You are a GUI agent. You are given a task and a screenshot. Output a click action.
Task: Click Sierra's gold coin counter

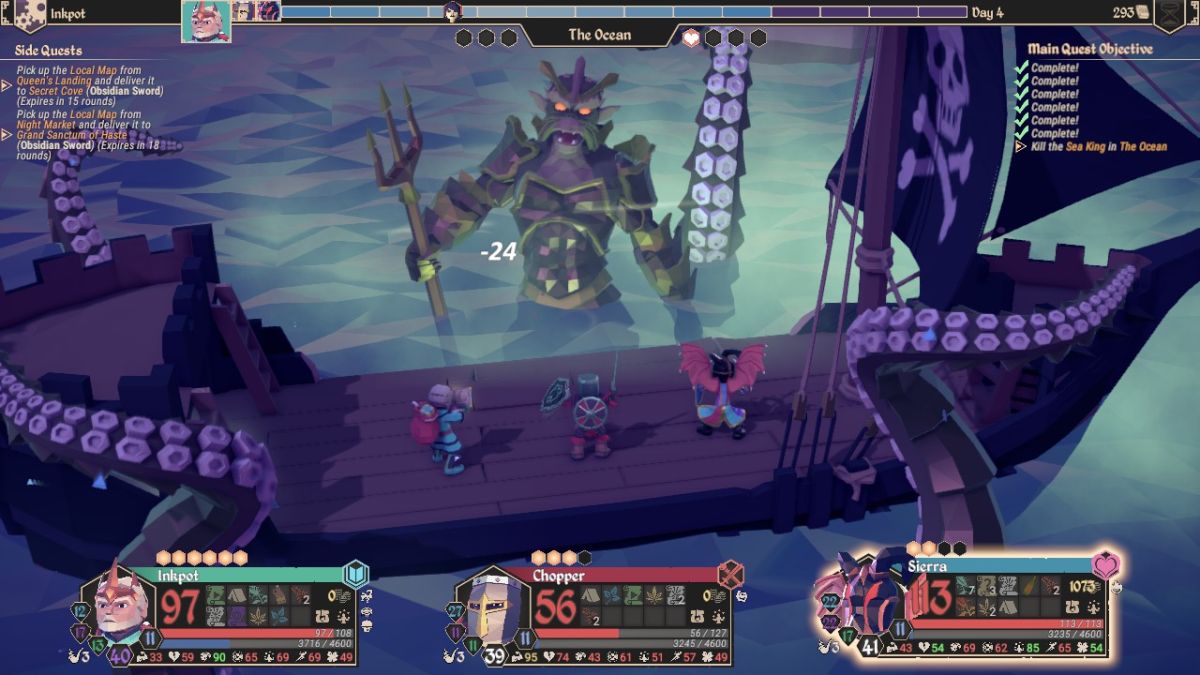(1082, 586)
